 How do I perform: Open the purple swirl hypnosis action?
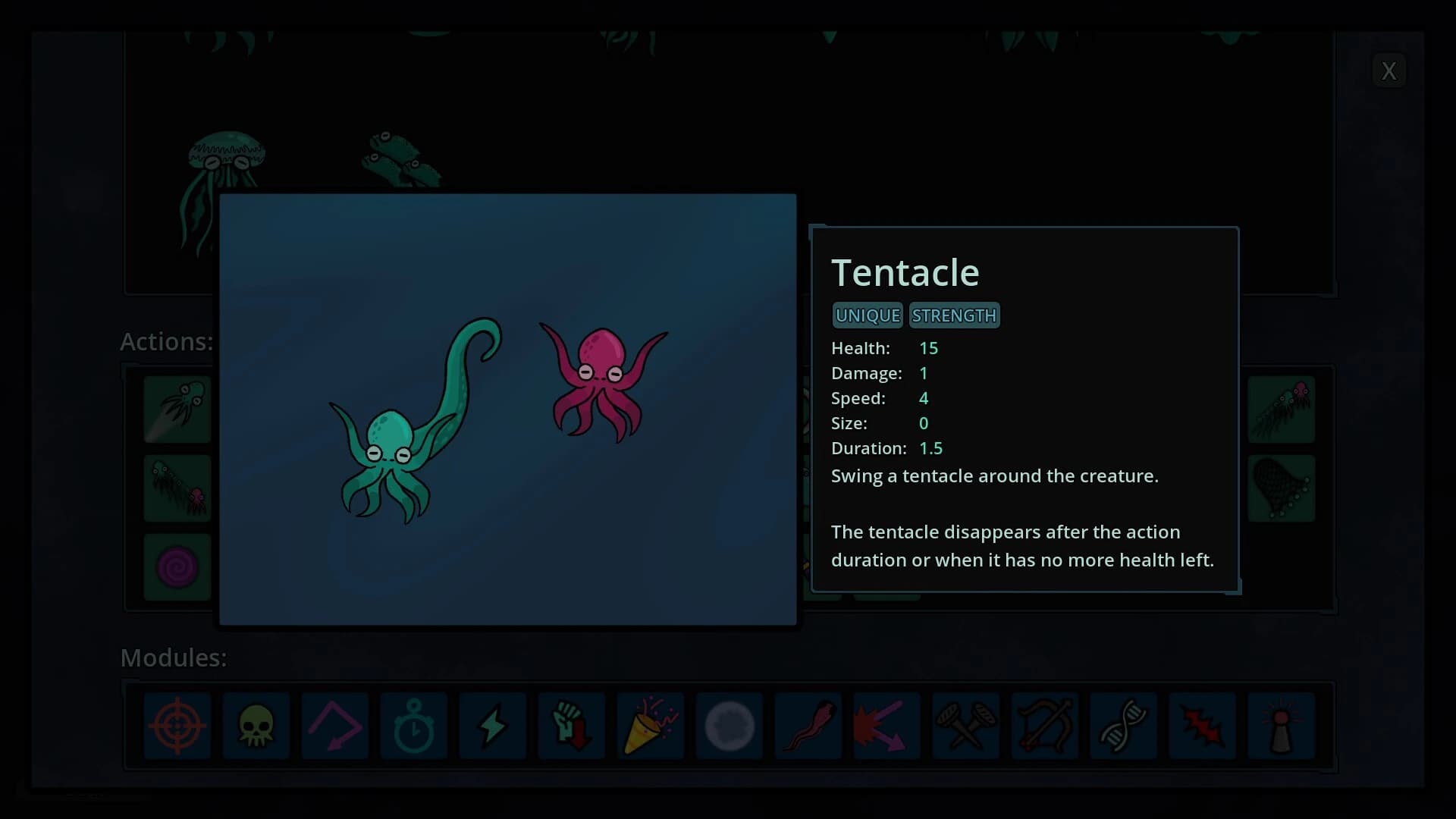pyautogui.click(x=177, y=566)
